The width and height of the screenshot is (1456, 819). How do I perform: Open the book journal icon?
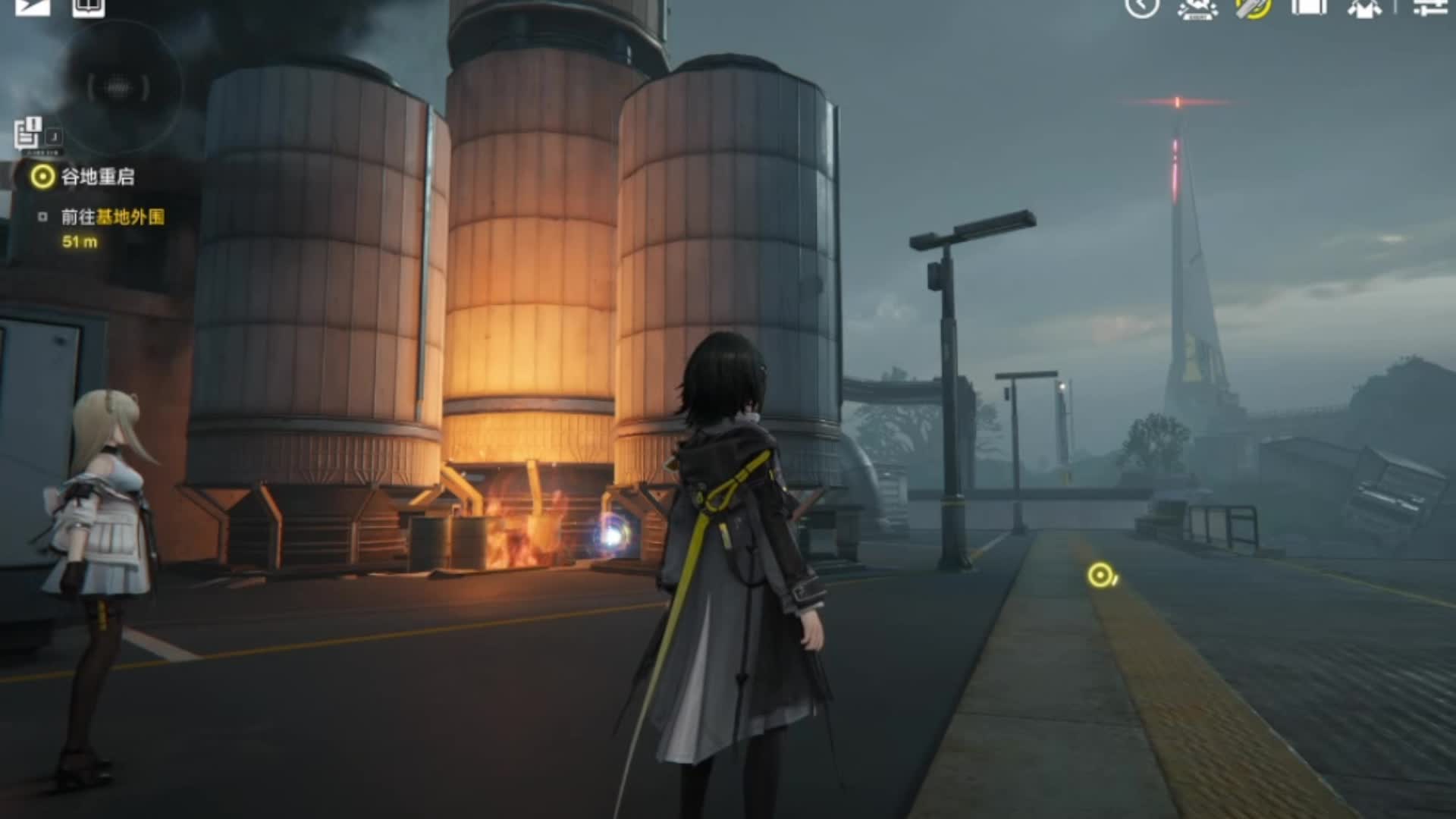coord(88,7)
